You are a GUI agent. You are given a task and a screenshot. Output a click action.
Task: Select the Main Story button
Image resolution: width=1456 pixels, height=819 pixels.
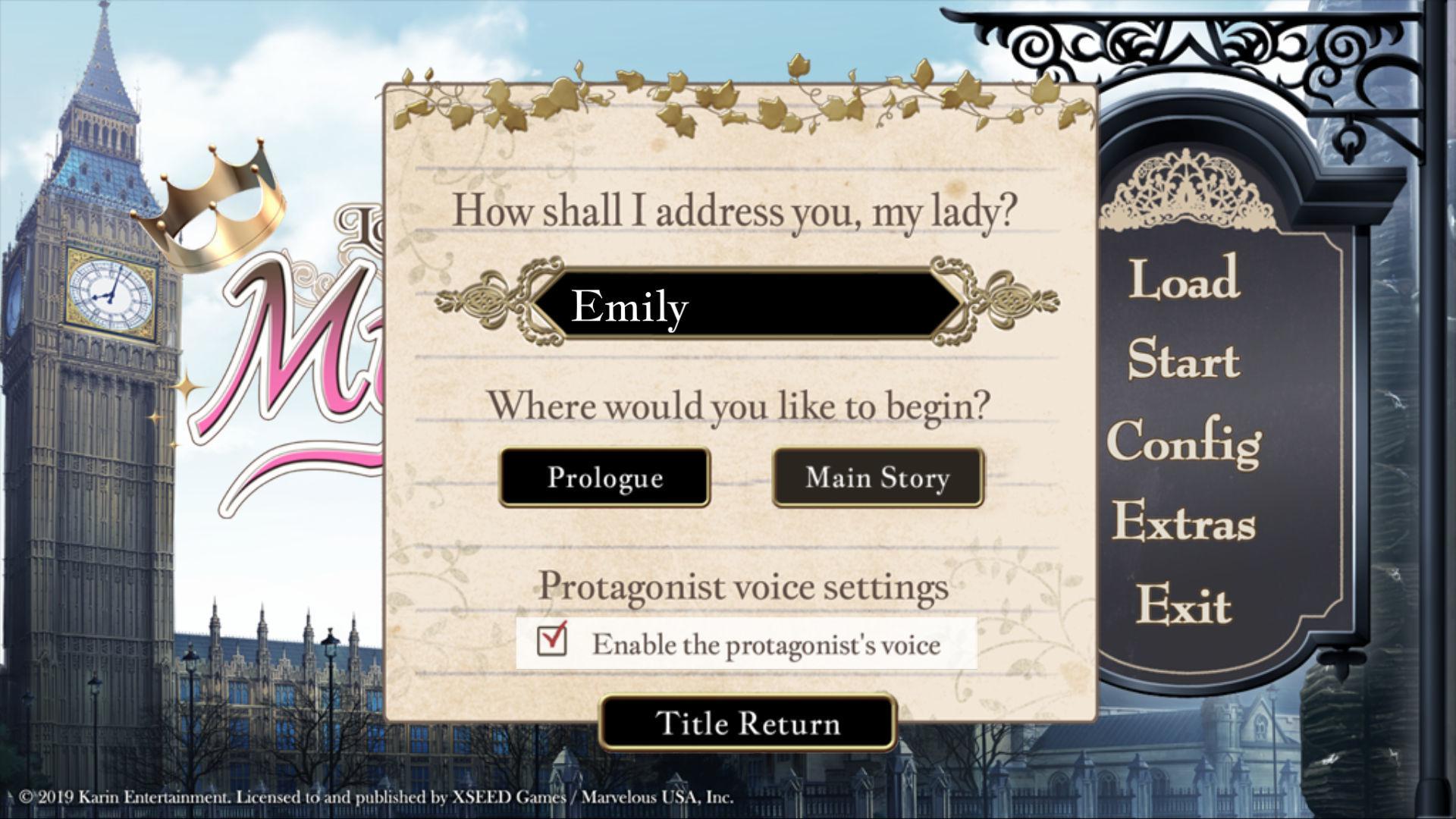coord(877,477)
